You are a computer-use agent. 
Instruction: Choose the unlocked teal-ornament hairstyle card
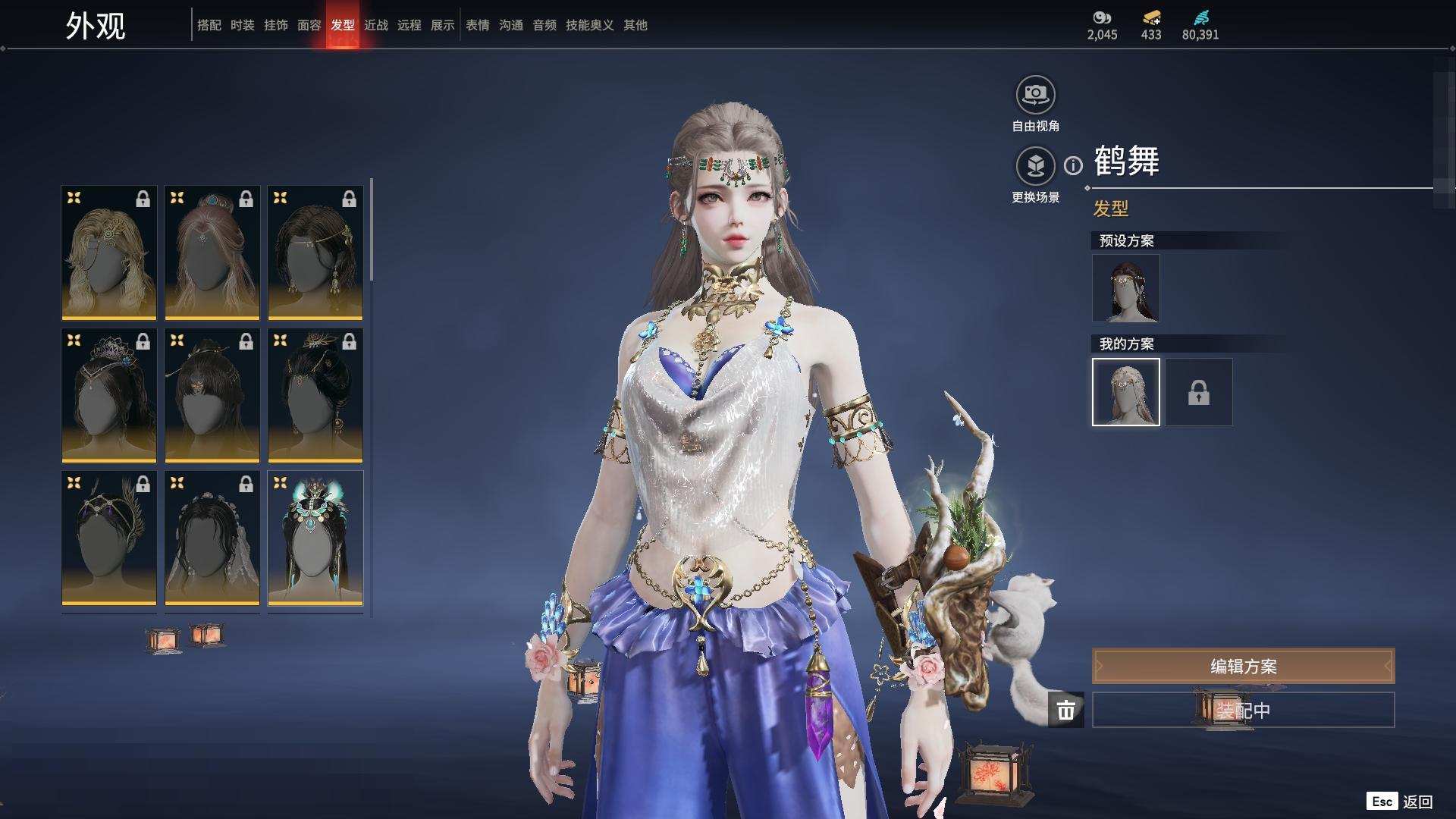tap(315, 538)
